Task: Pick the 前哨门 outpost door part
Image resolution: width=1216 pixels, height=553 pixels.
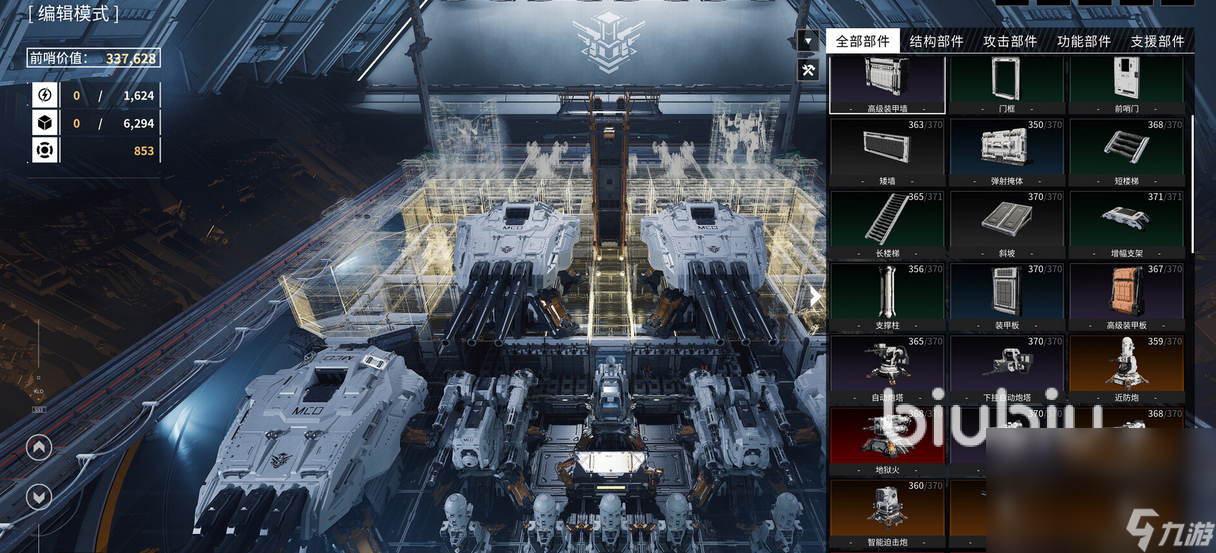Action: pos(1126,84)
